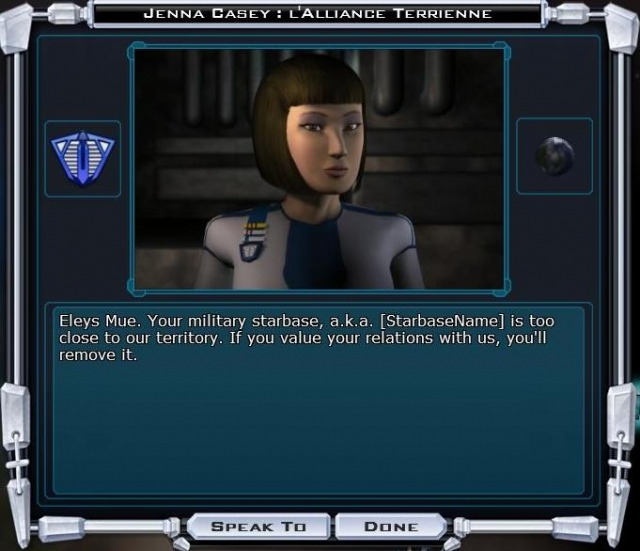Click the dark planet icon

(554, 156)
